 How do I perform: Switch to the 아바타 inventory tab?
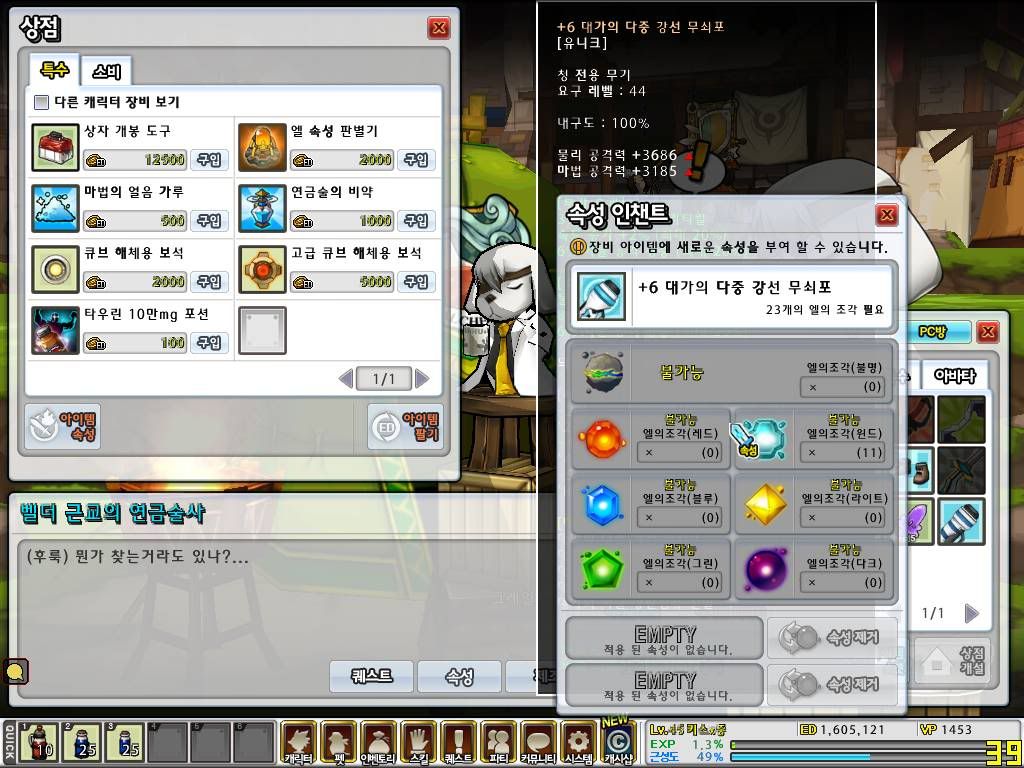click(954, 375)
